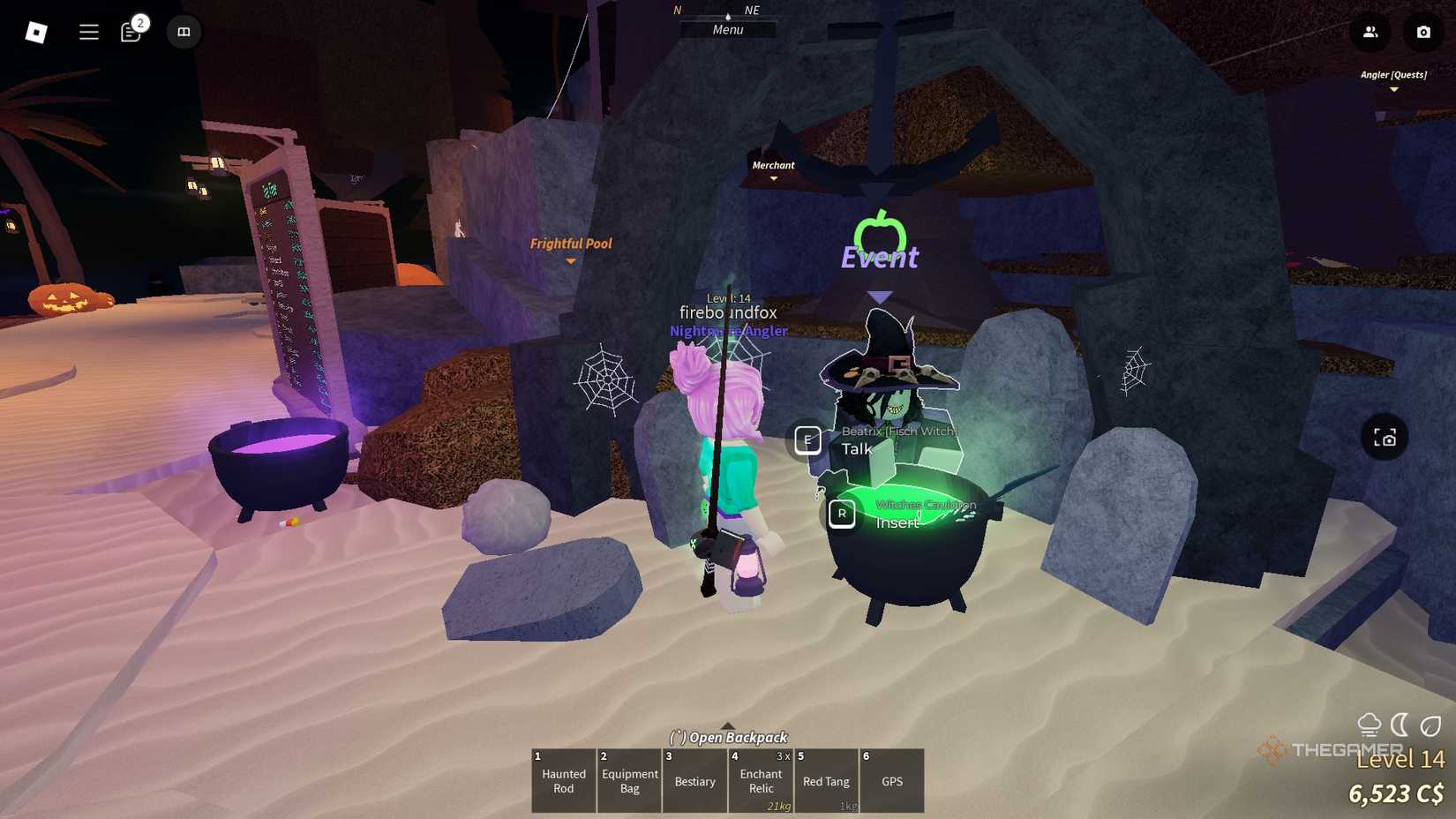Click the notifications icon with badge 2
The image size is (1456, 819).
click(131, 32)
